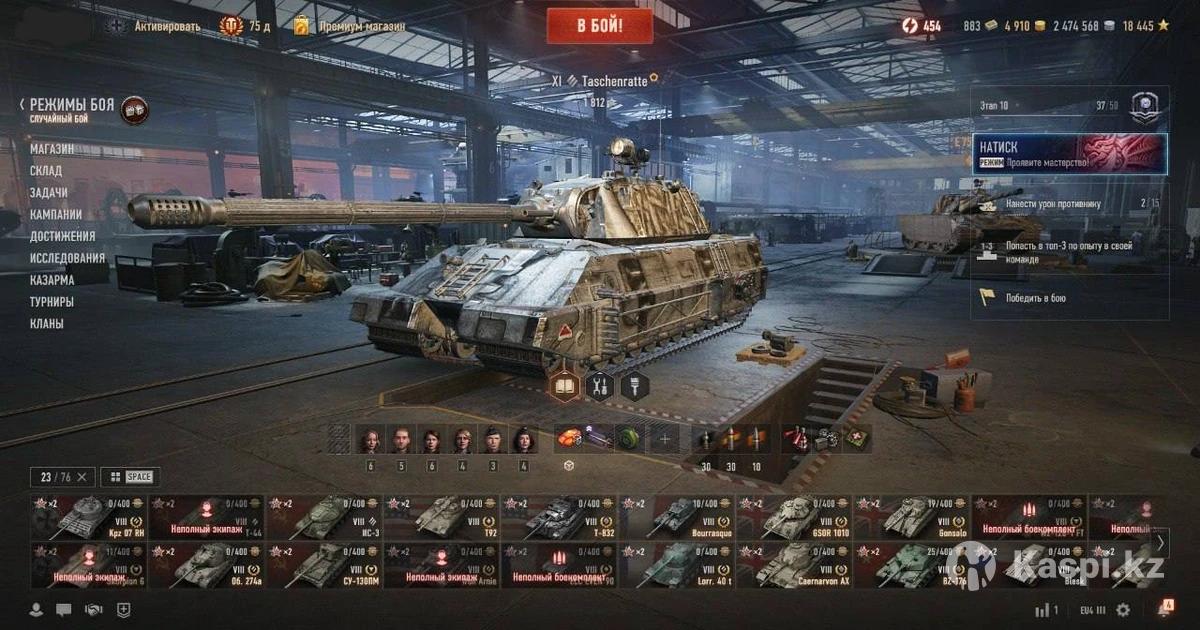Visit the Казарма crew barracks

coord(52,280)
